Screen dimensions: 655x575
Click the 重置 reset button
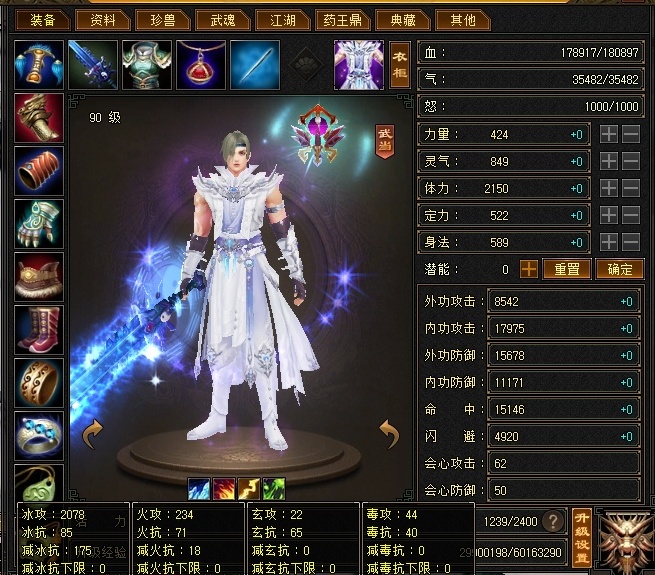pos(567,269)
